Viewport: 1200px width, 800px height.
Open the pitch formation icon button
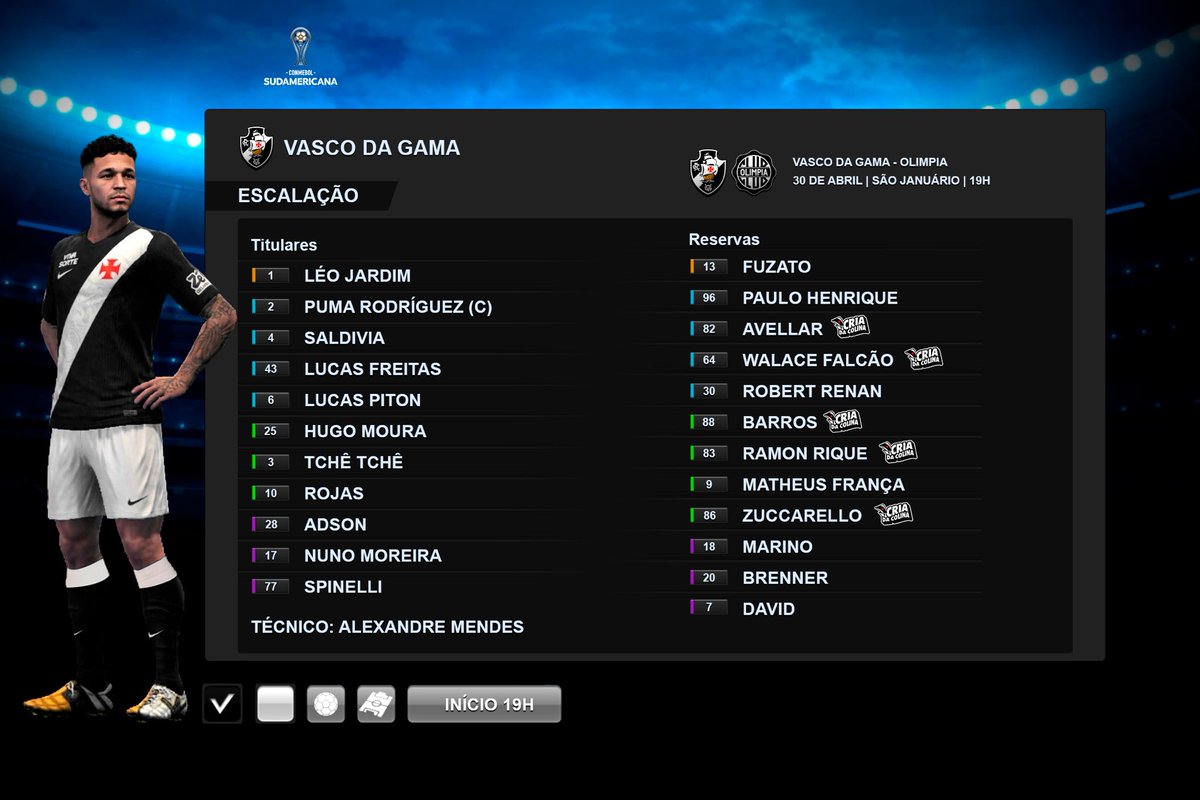coord(377,704)
